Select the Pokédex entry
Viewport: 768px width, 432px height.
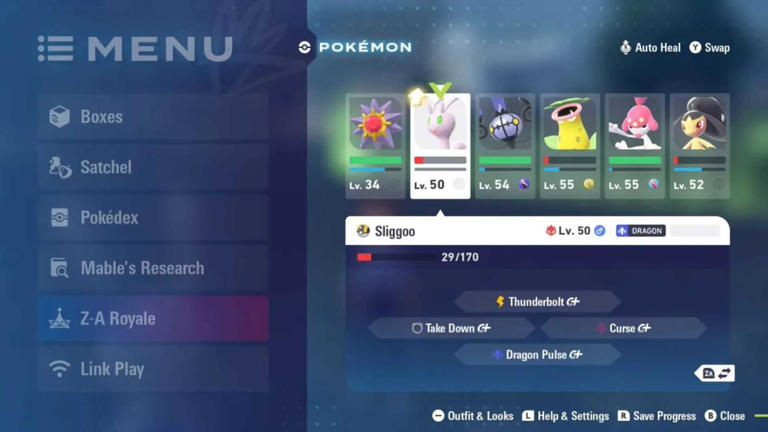[x=152, y=218]
